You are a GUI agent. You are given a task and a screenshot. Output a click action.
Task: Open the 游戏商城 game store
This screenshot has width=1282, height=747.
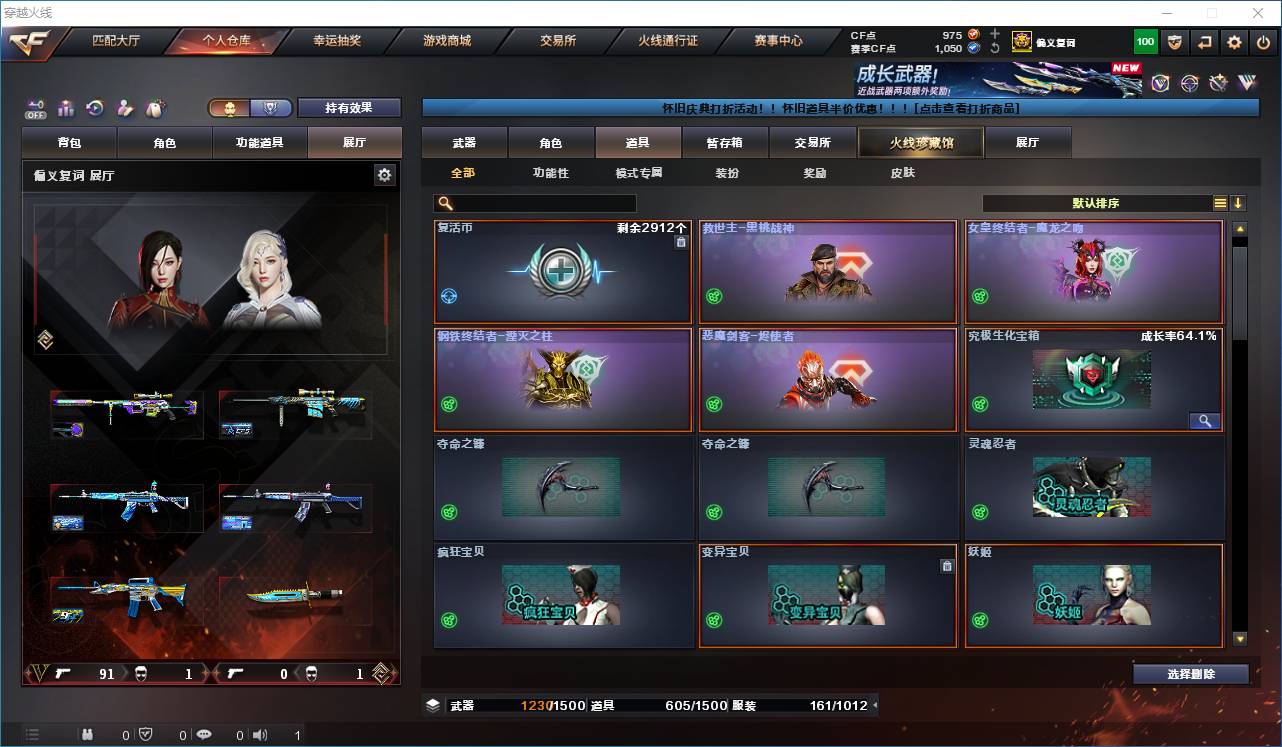[447, 41]
